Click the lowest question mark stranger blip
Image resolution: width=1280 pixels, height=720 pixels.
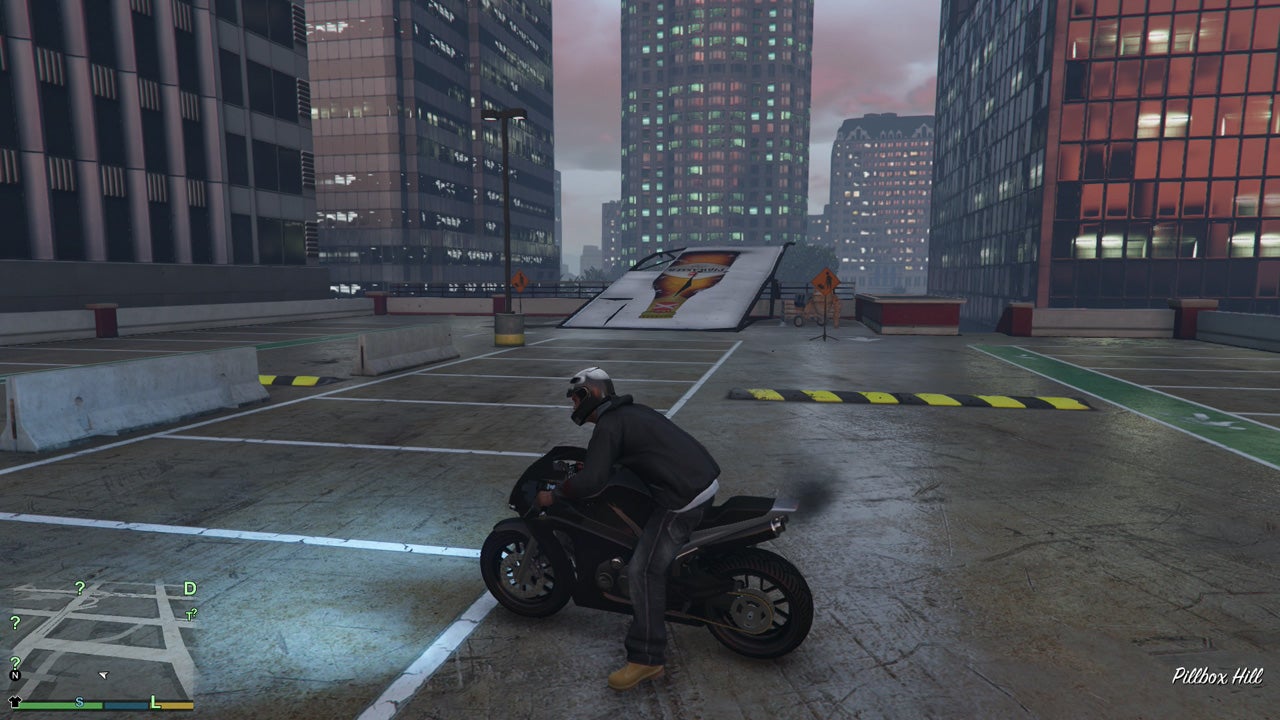click(x=15, y=662)
